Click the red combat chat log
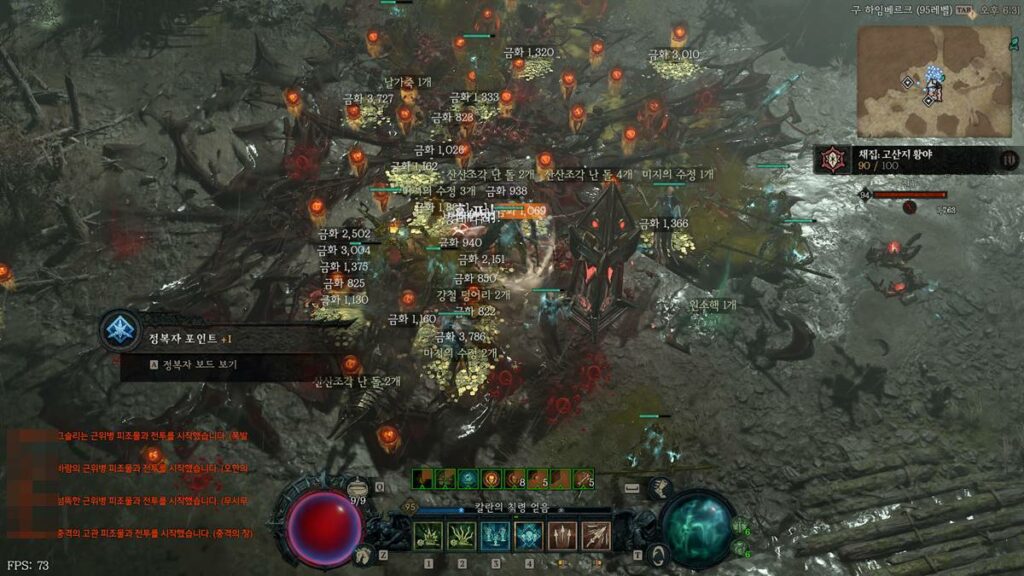This screenshot has width=1024, height=576. pyautogui.click(x=140, y=485)
